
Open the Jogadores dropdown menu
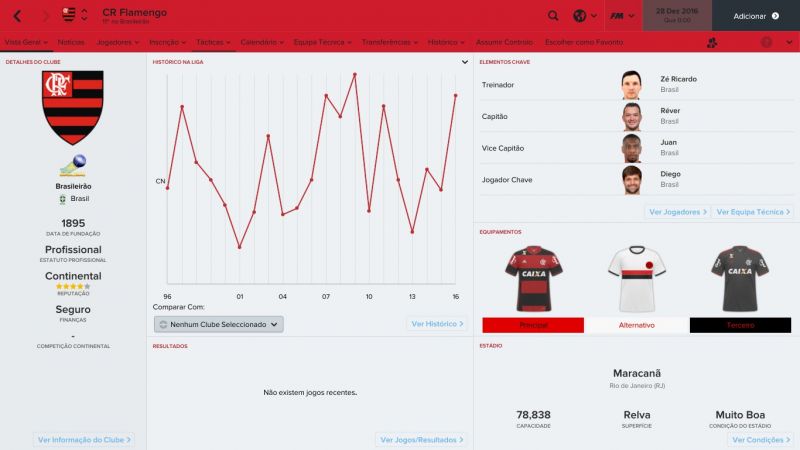tap(120, 42)
